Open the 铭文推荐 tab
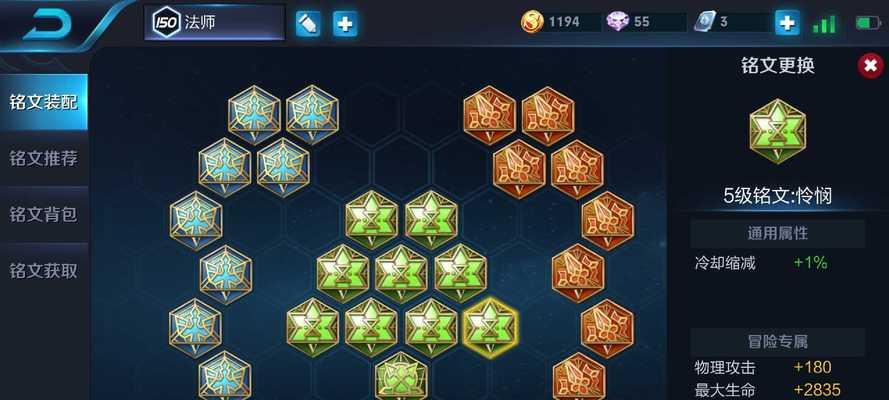The image size is (889, 400). [43, 158]
